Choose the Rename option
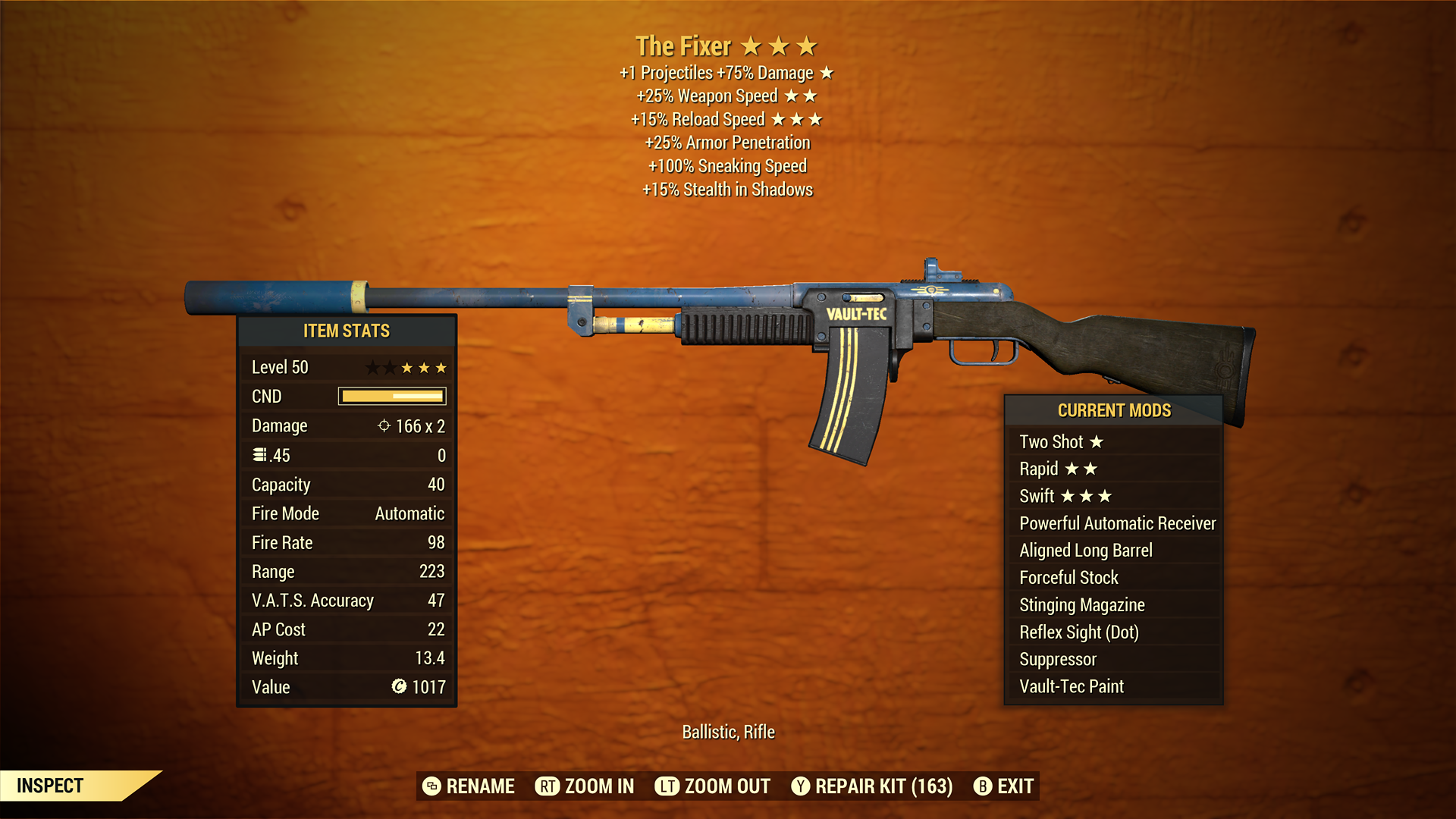The width and height of the screenshot is (1456, 819). tap(469, 786)
